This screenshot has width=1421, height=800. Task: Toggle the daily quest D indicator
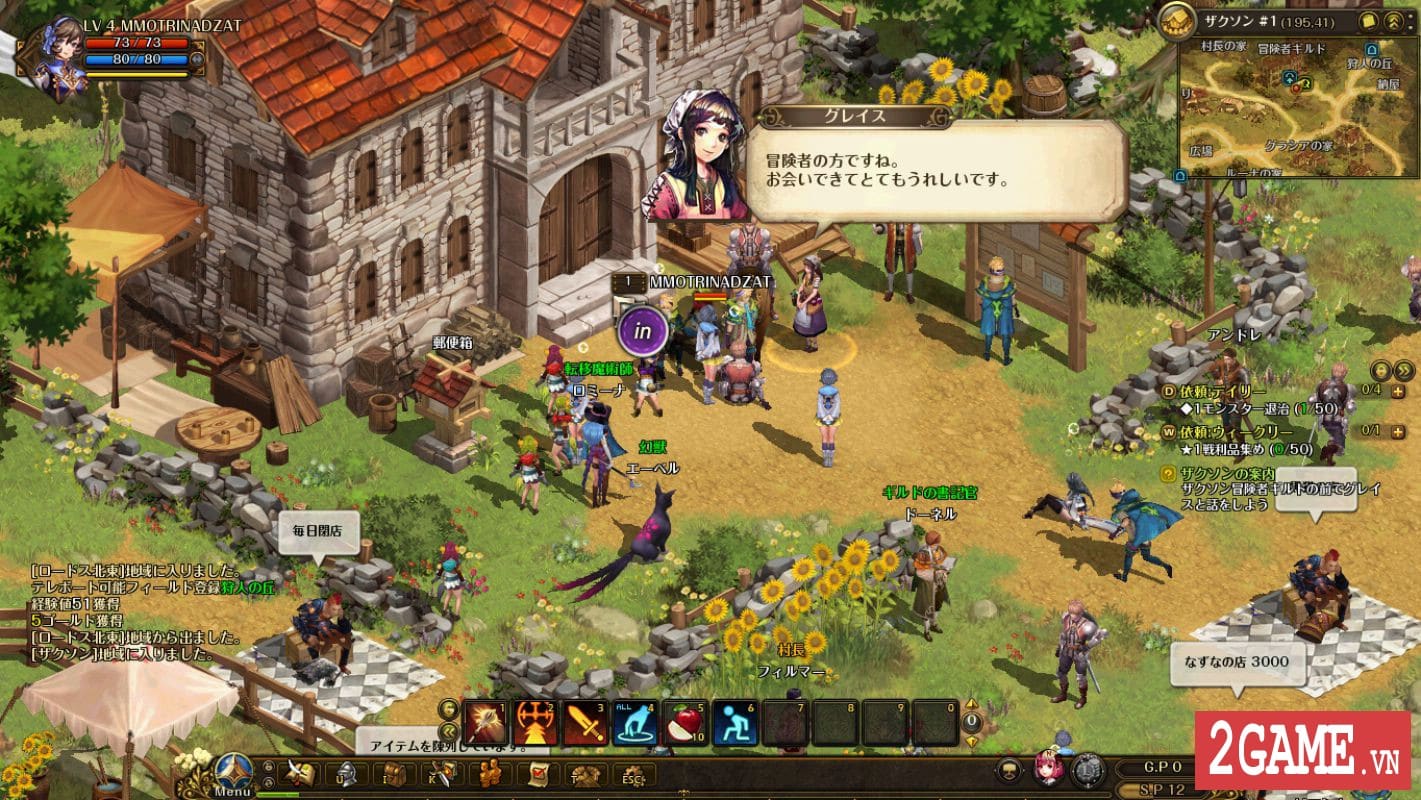tap(1171, 390)
